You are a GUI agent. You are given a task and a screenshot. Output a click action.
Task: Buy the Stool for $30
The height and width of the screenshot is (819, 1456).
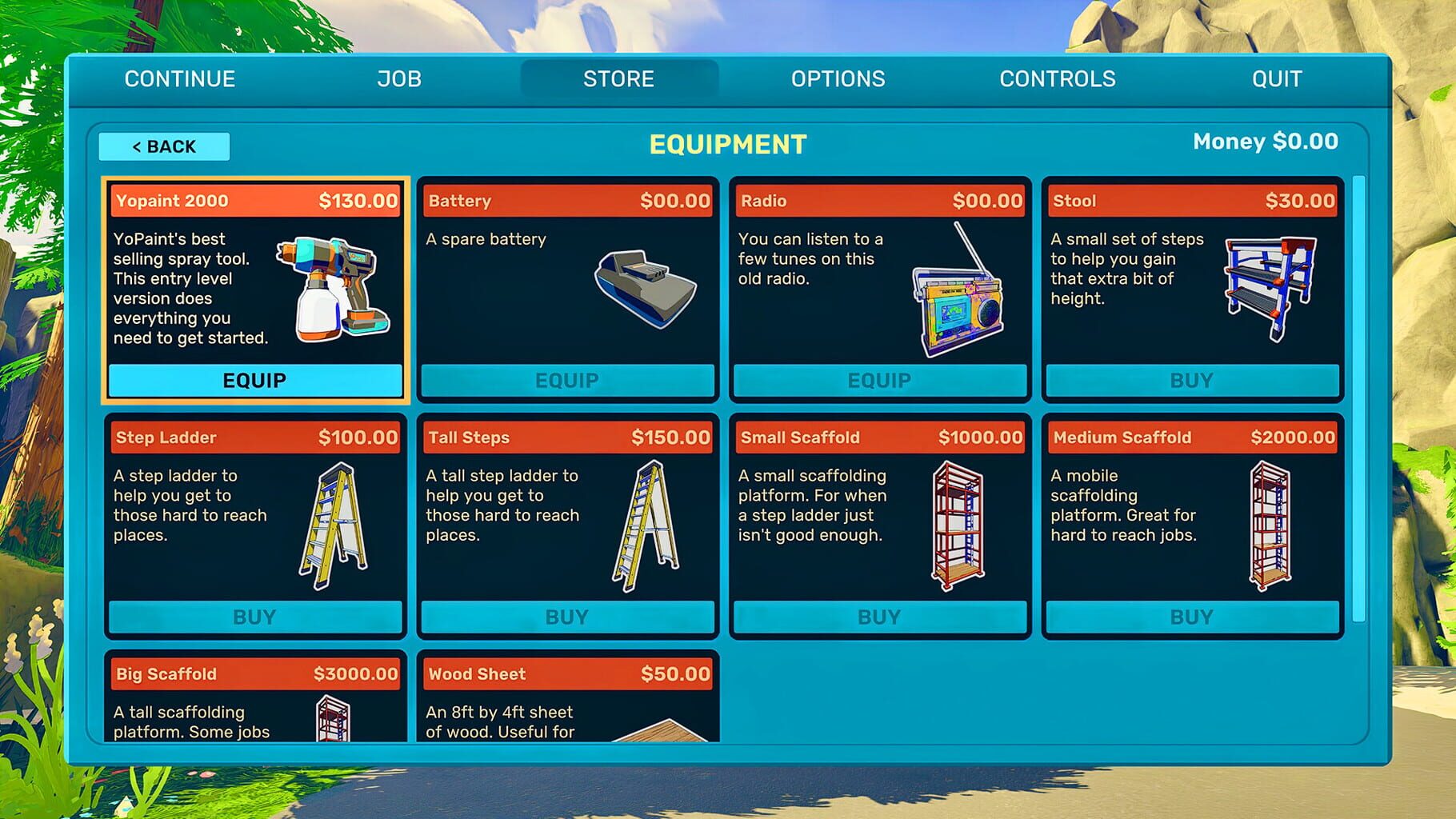tap(1190, 381)
